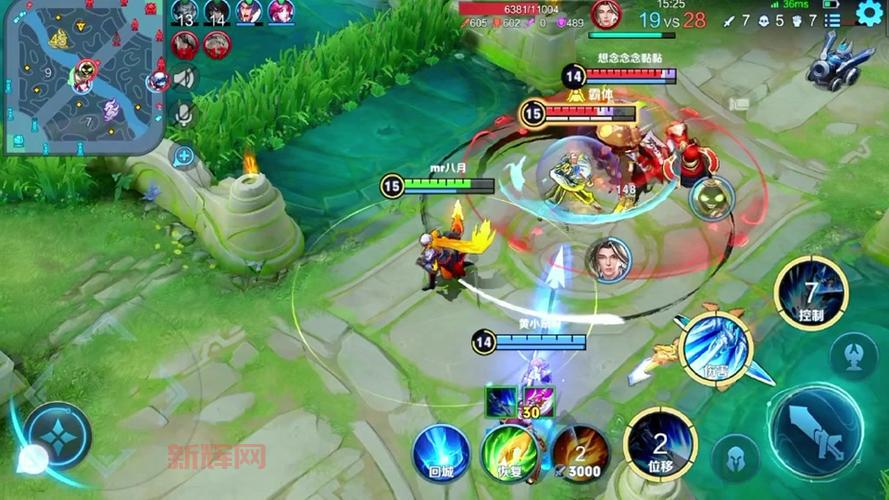Cast the 控制 control skill
Image resolution: width=889 pixels, height=500 pixels.
811,292
